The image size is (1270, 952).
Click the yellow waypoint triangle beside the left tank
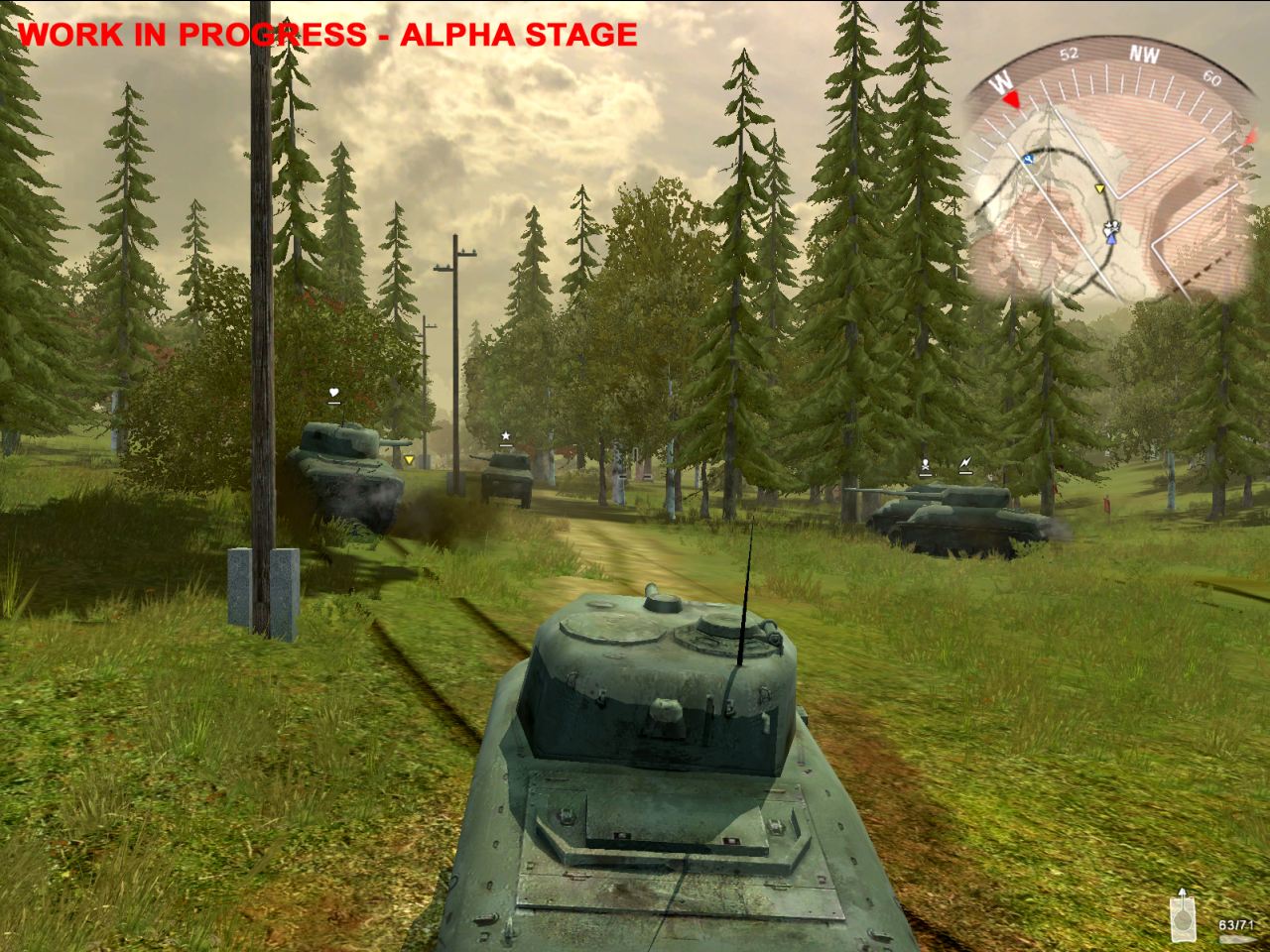coord(409,460)
